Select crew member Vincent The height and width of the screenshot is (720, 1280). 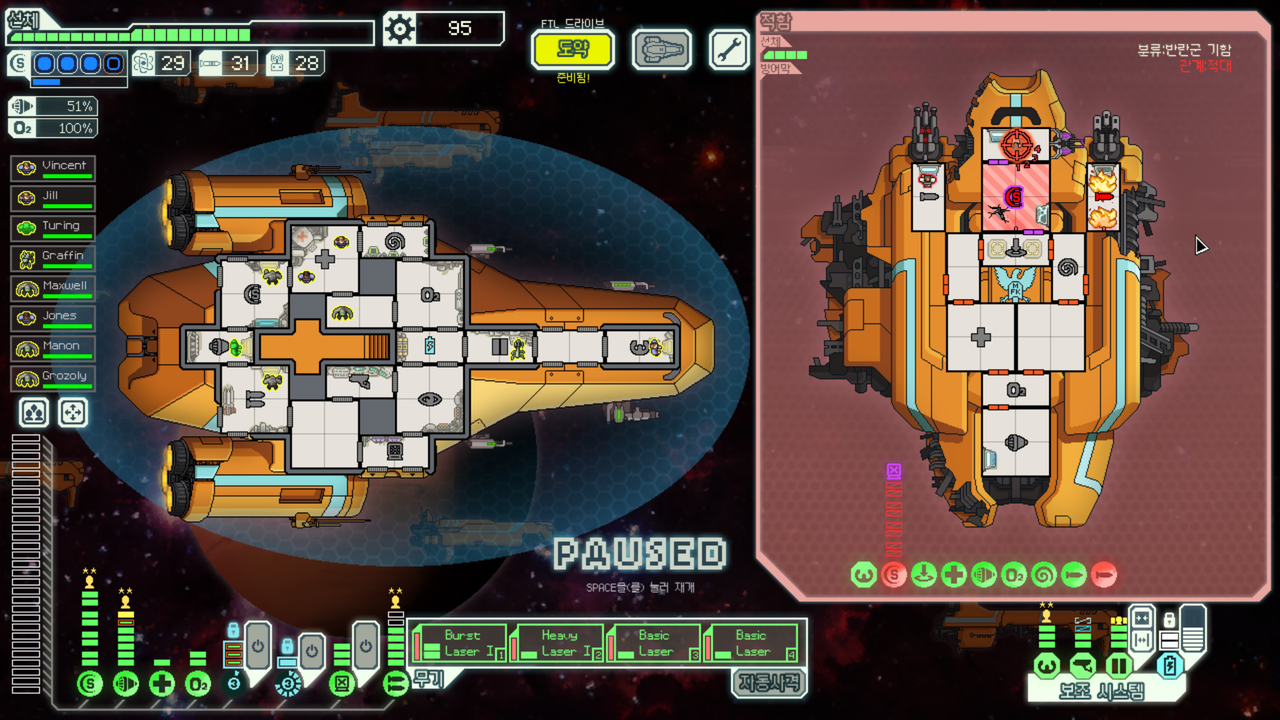click(53, 168)
